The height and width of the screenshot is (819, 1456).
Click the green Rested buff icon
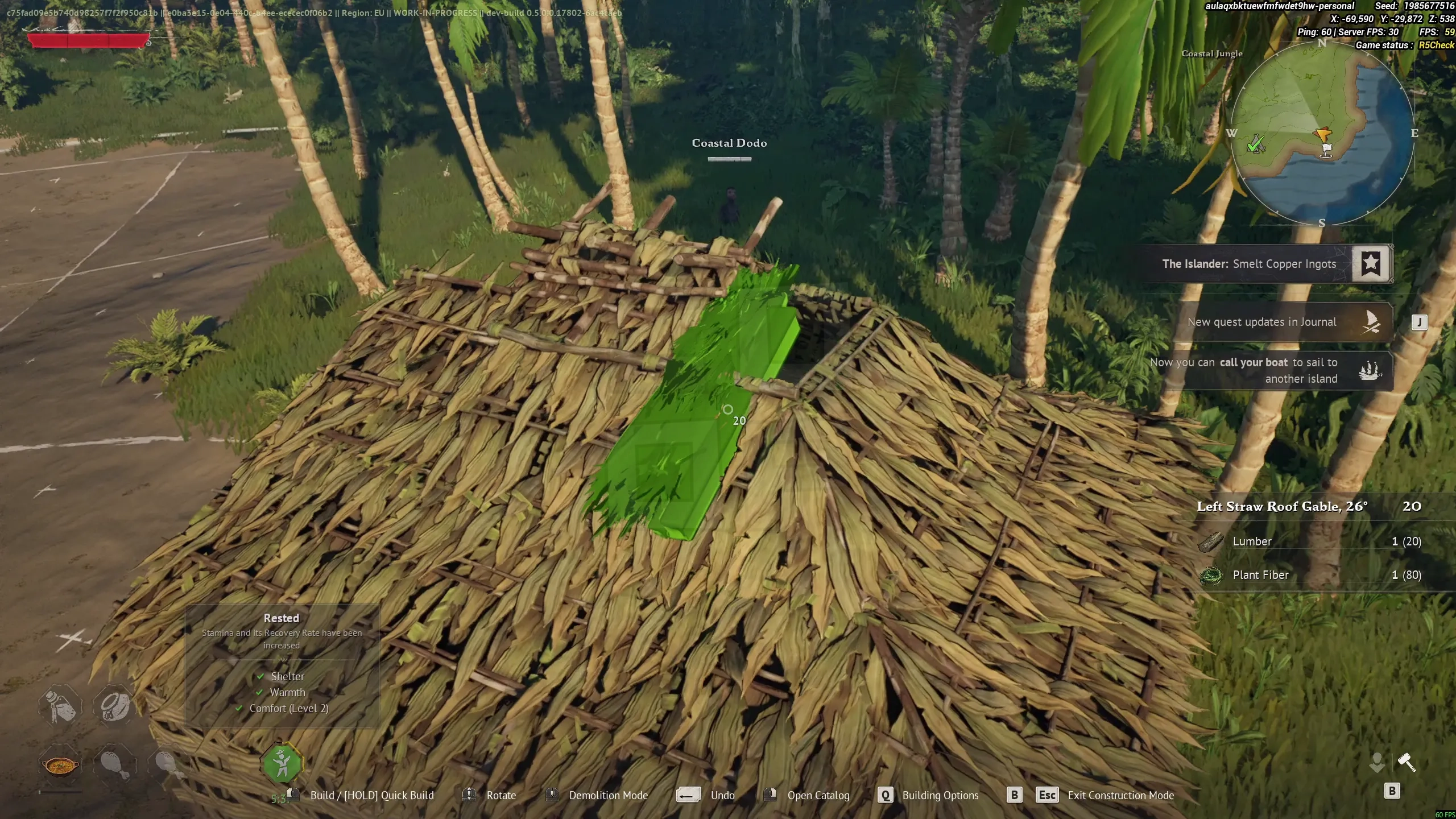282,764
